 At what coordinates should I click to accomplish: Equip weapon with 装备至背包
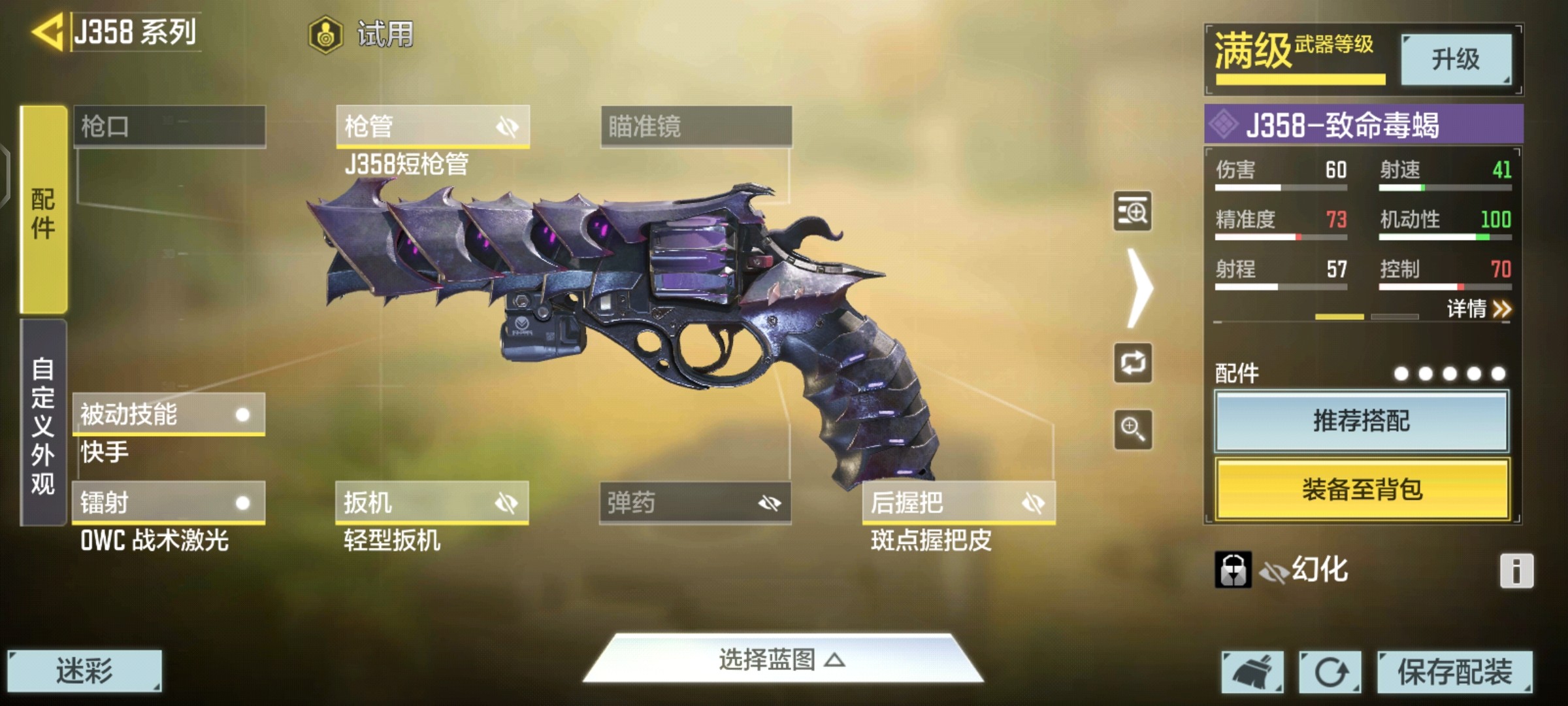[x=1362, y=489]
